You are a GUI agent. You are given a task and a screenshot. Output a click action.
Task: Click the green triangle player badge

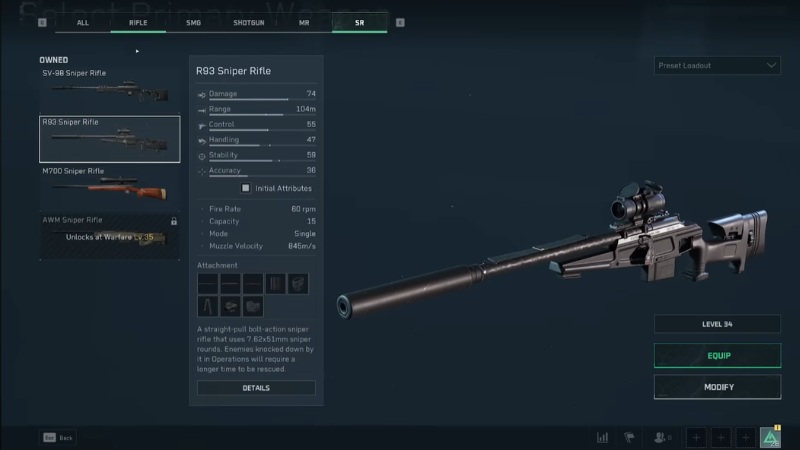coord(770,437)
